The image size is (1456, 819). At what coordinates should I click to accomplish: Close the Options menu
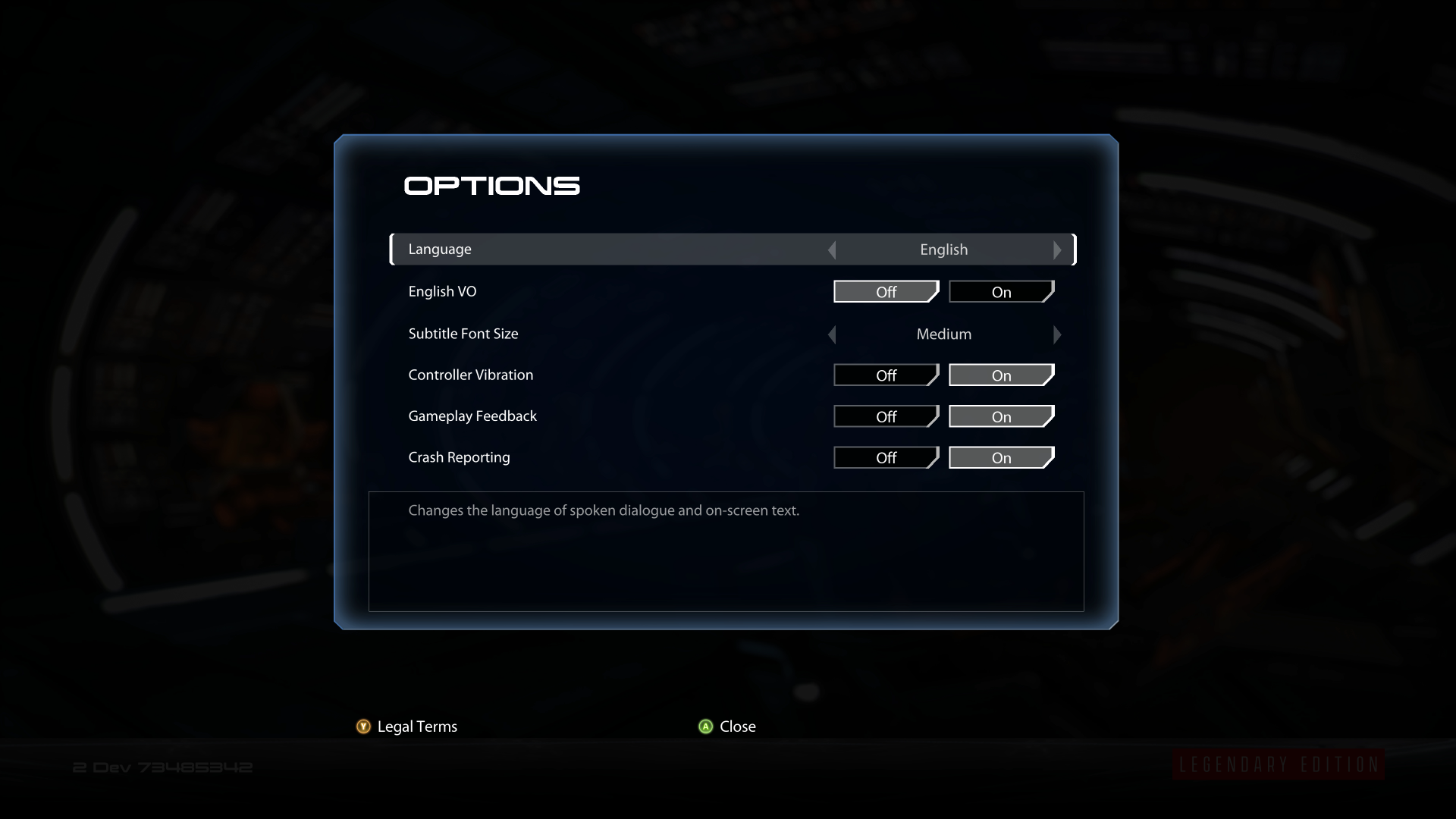(736, 726)
